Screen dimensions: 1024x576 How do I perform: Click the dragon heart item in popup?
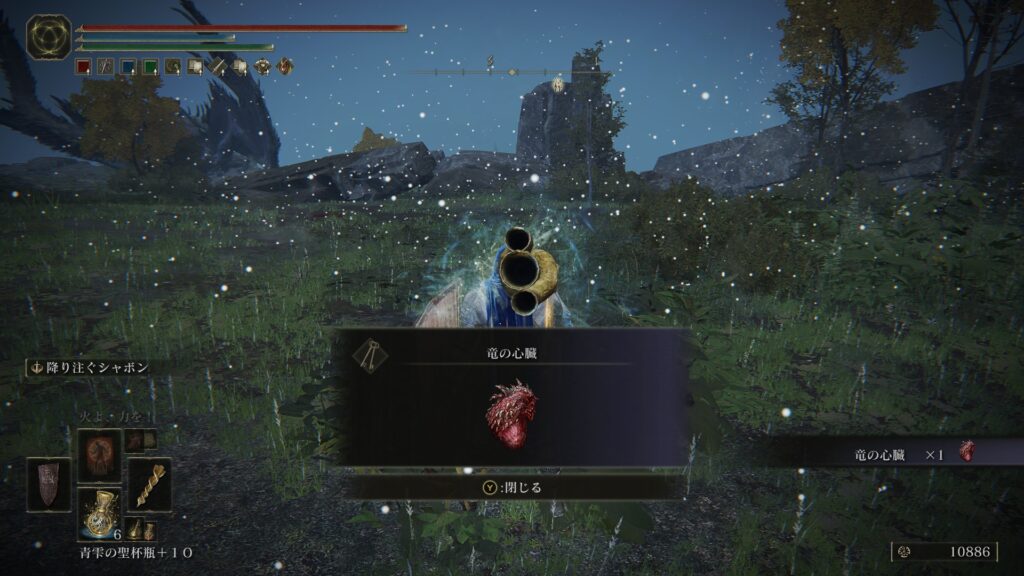click(511, 414)
